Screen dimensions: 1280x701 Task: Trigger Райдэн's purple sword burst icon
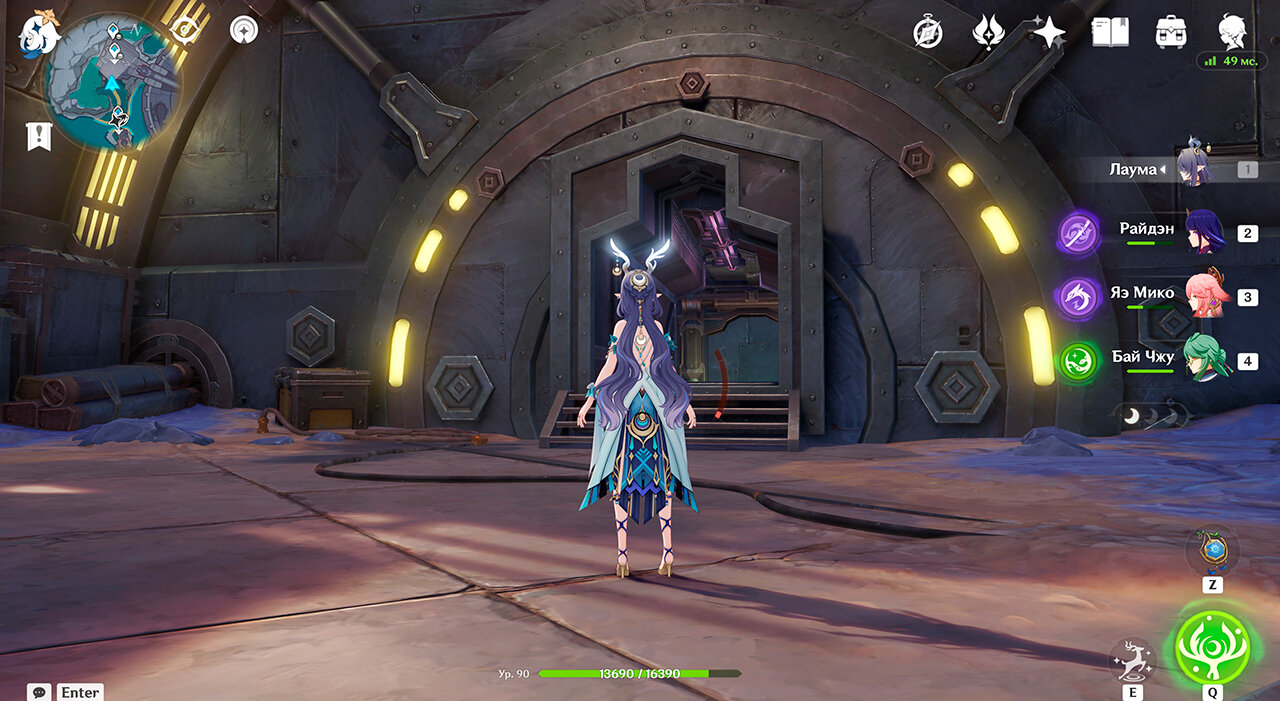1079,234
